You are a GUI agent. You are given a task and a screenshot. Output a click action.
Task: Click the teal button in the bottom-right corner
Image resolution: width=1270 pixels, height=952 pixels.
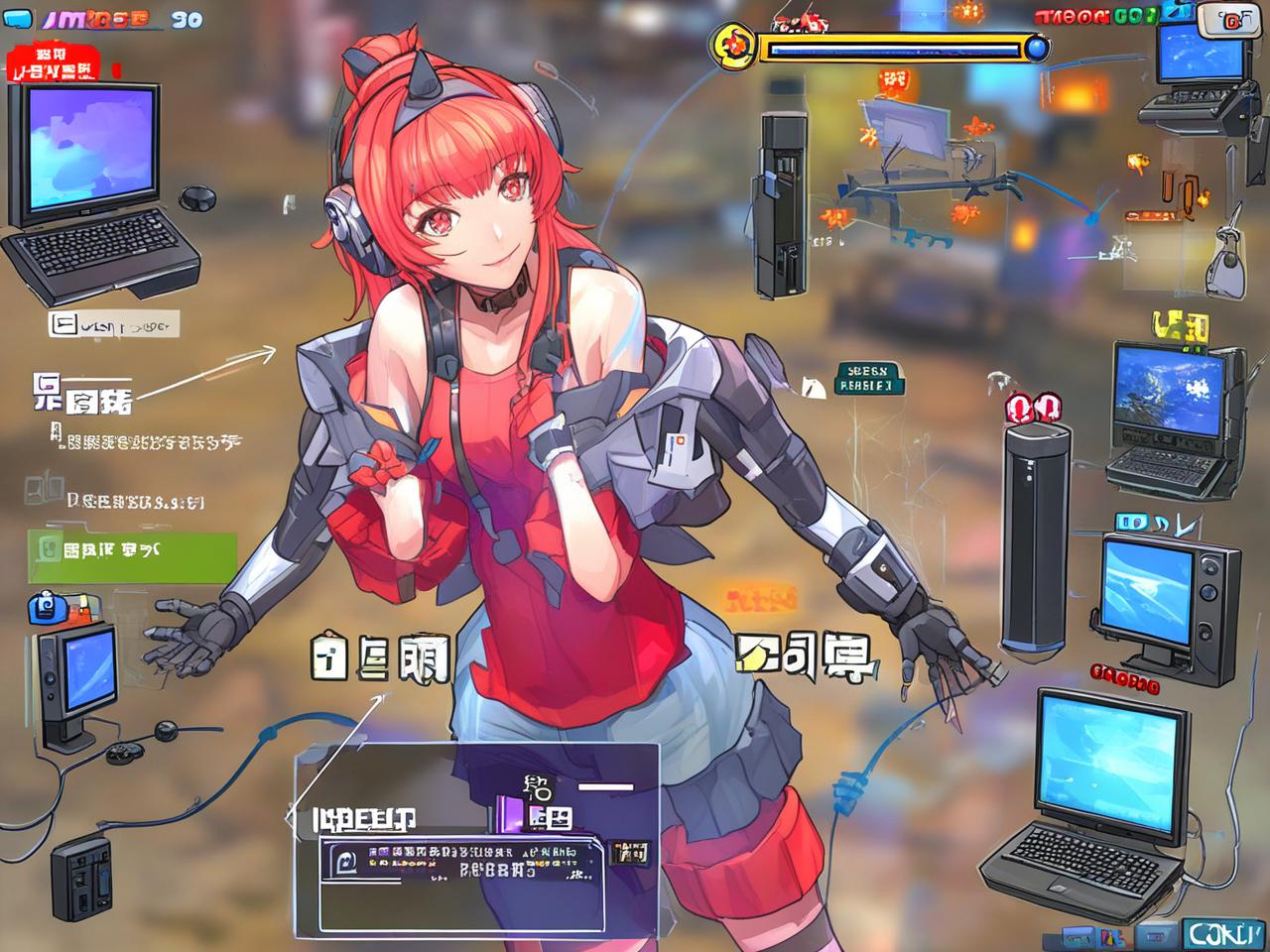pyautogui.click(x=1219, y=934)
